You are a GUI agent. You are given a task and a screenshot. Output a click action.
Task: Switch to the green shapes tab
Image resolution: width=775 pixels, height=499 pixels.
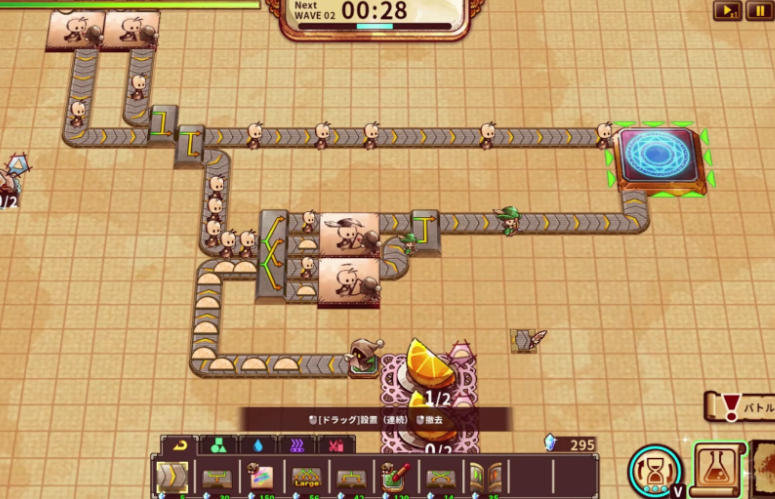point(219,445)
